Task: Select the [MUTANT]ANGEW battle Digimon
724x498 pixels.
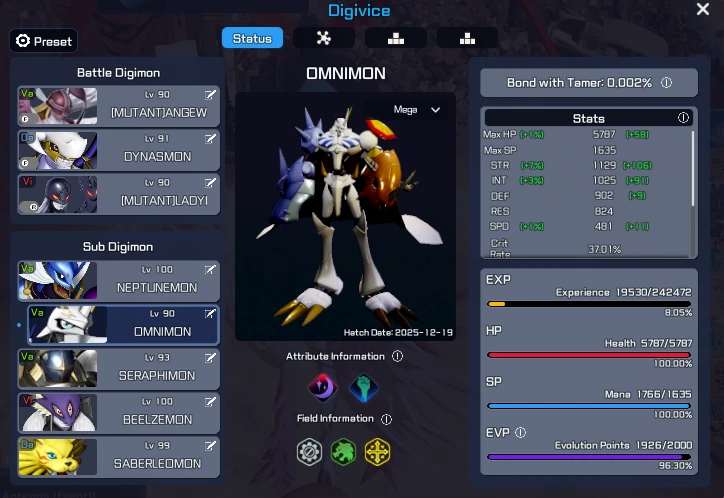Action: point(118,107)
